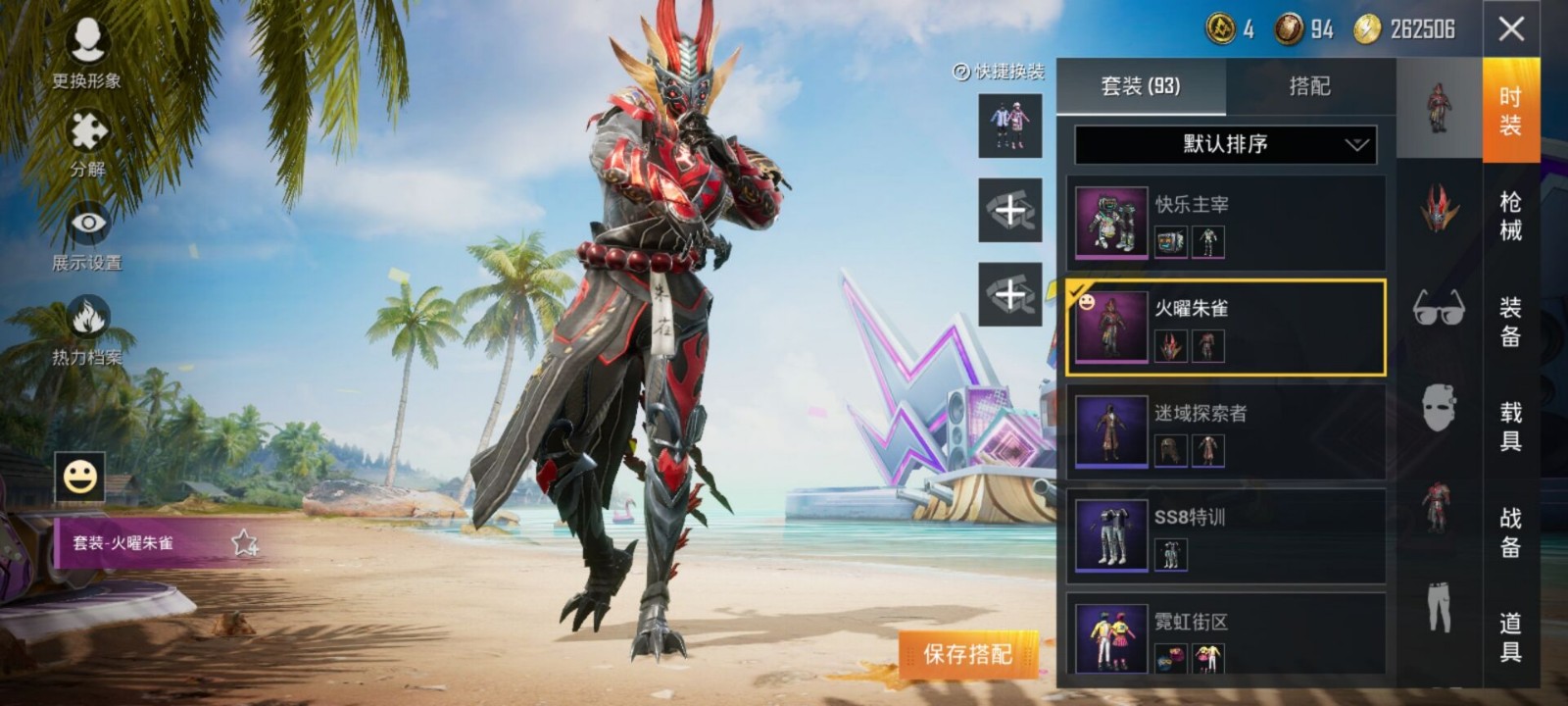The width and height of the screenshot is (1568, 706).
Task: Choose the 霓虹街区 outfit set
Action: click(x=1225, y=637)
